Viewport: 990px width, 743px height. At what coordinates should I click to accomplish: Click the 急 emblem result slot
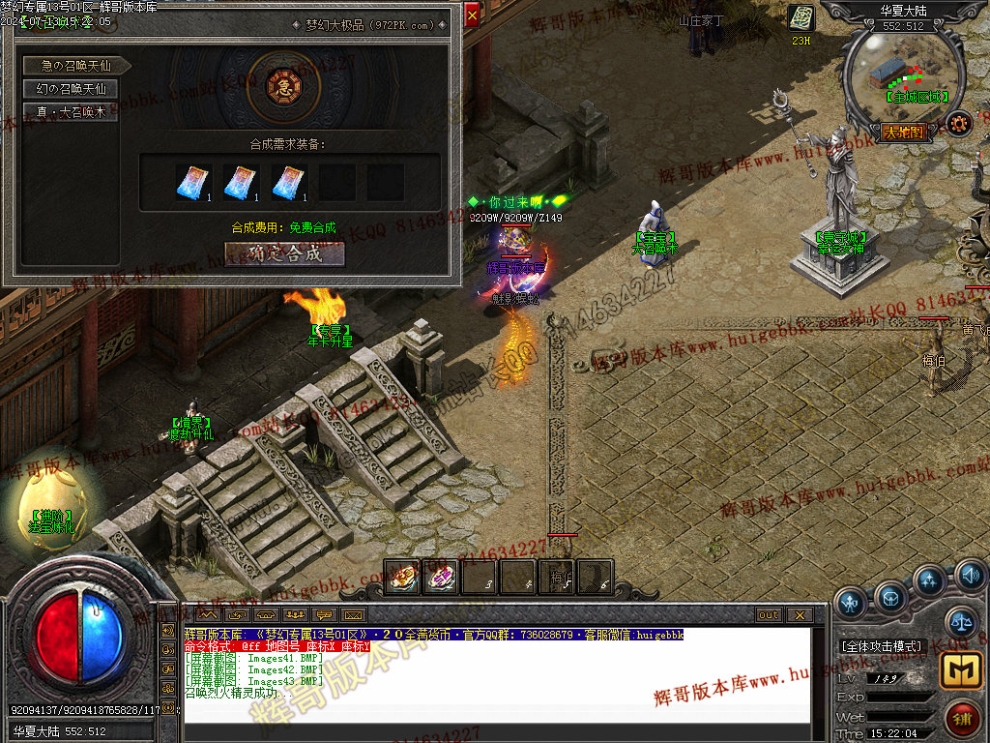point(277,86)
